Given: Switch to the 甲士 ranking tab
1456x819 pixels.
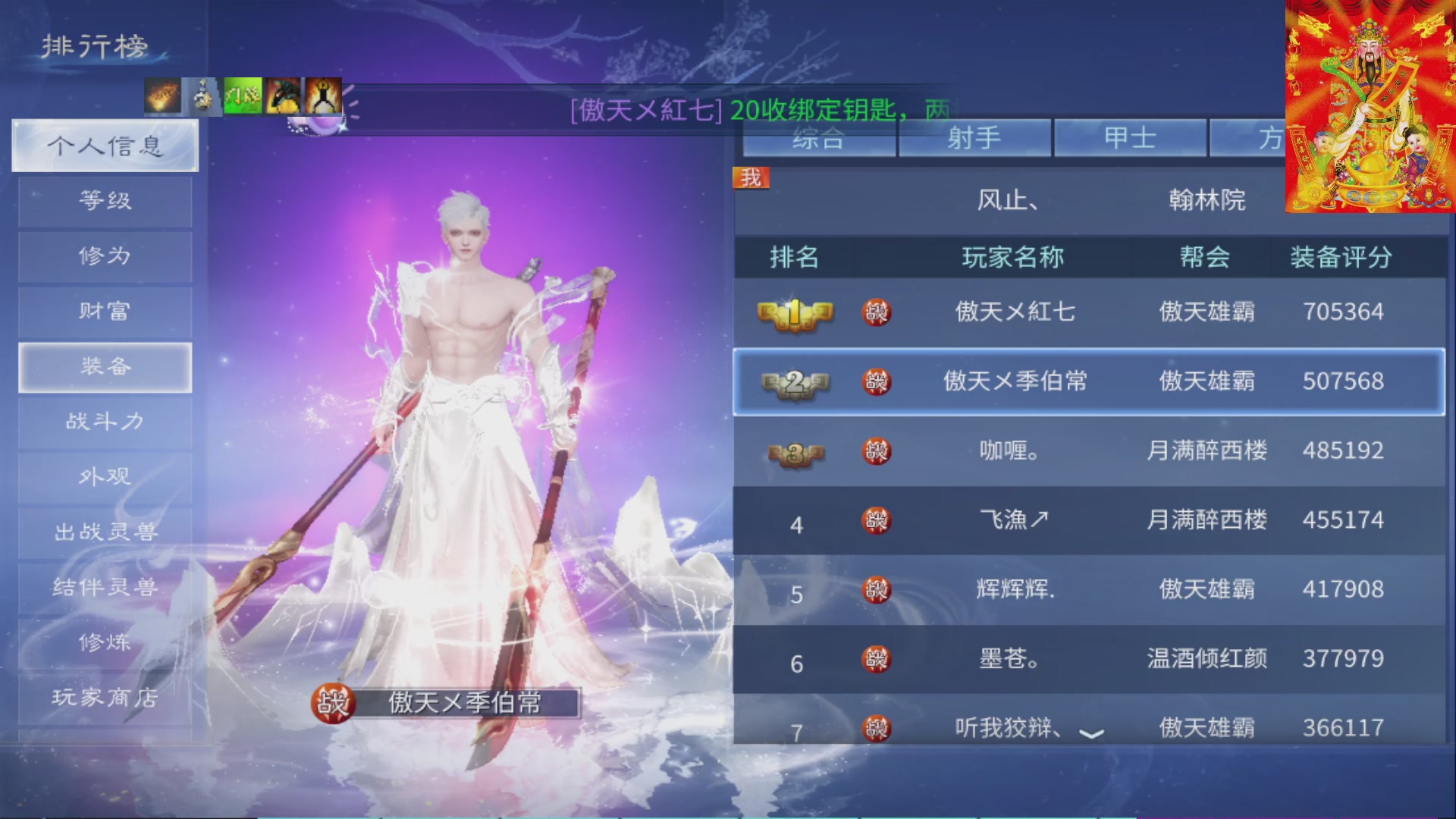Looking at the screenshot, I should point(1131,137).
